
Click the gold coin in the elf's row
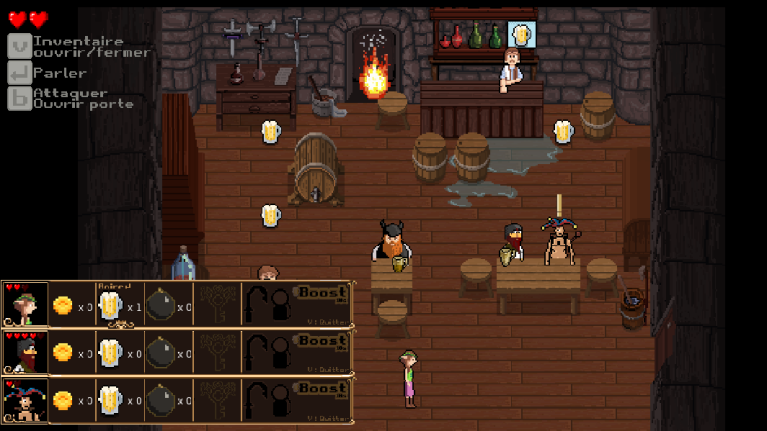63,305
